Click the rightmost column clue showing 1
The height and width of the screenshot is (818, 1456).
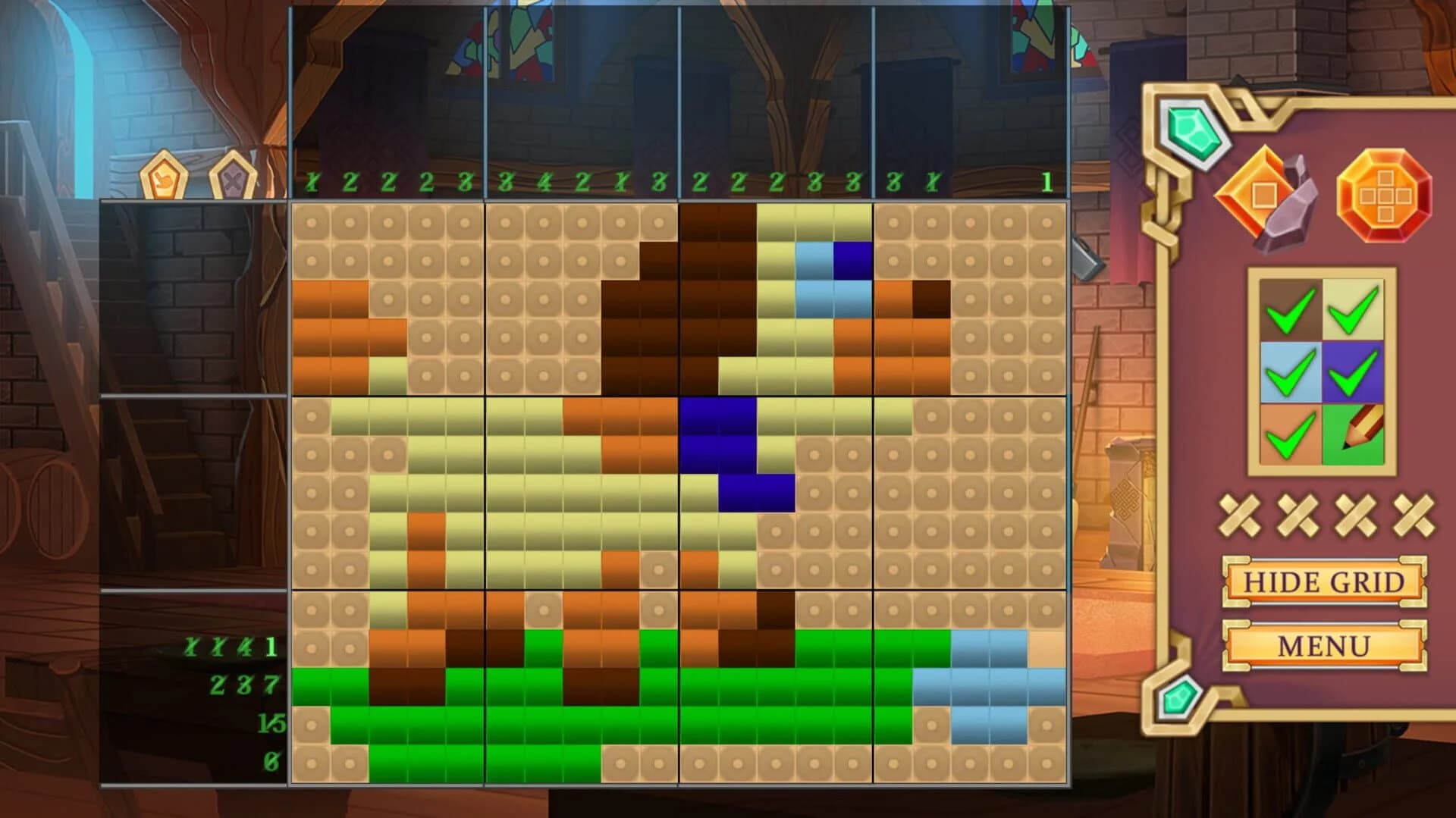pos(1048,181)
